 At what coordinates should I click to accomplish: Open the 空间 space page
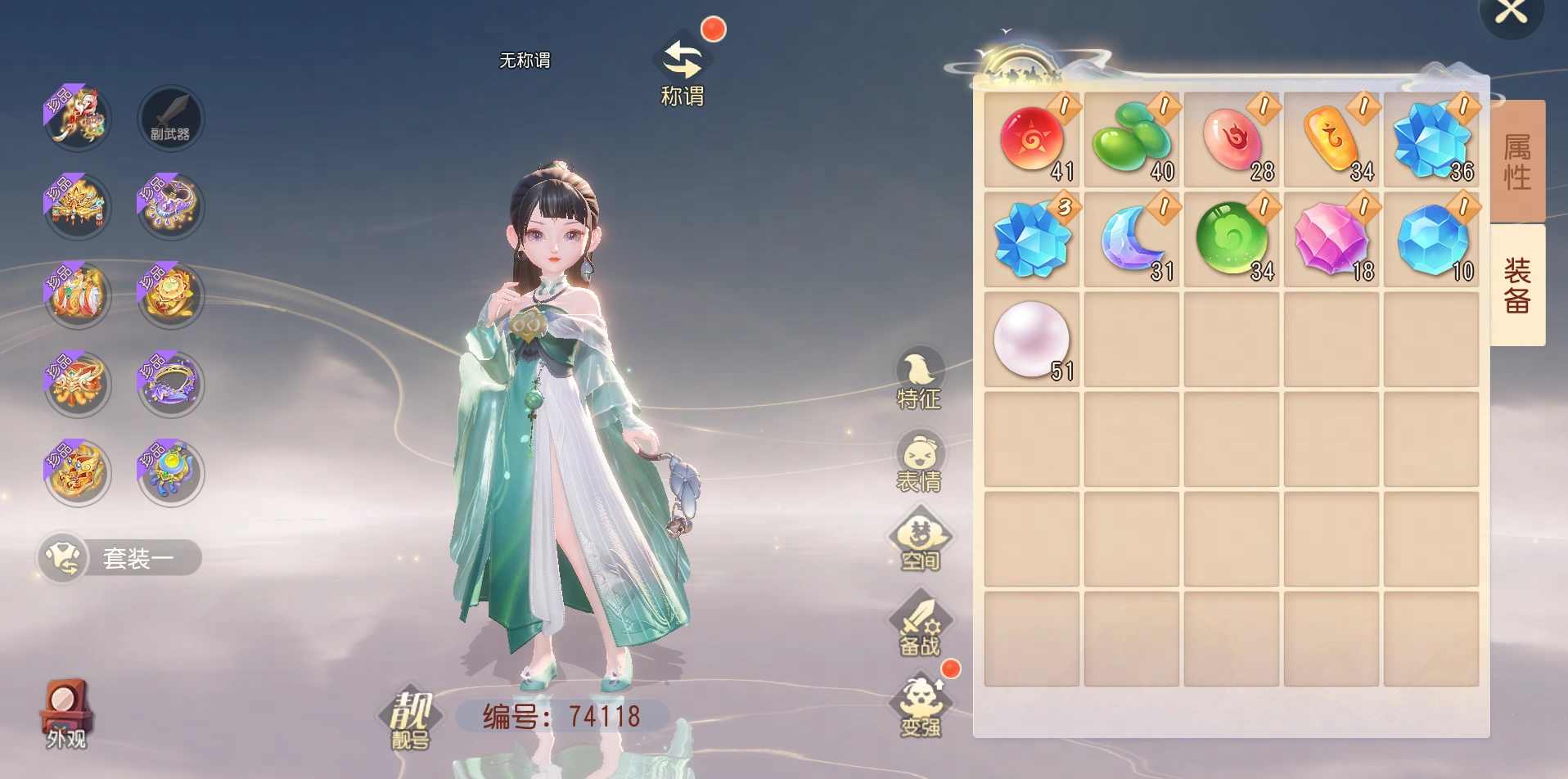pyautogui.click(x=920, y=540)
